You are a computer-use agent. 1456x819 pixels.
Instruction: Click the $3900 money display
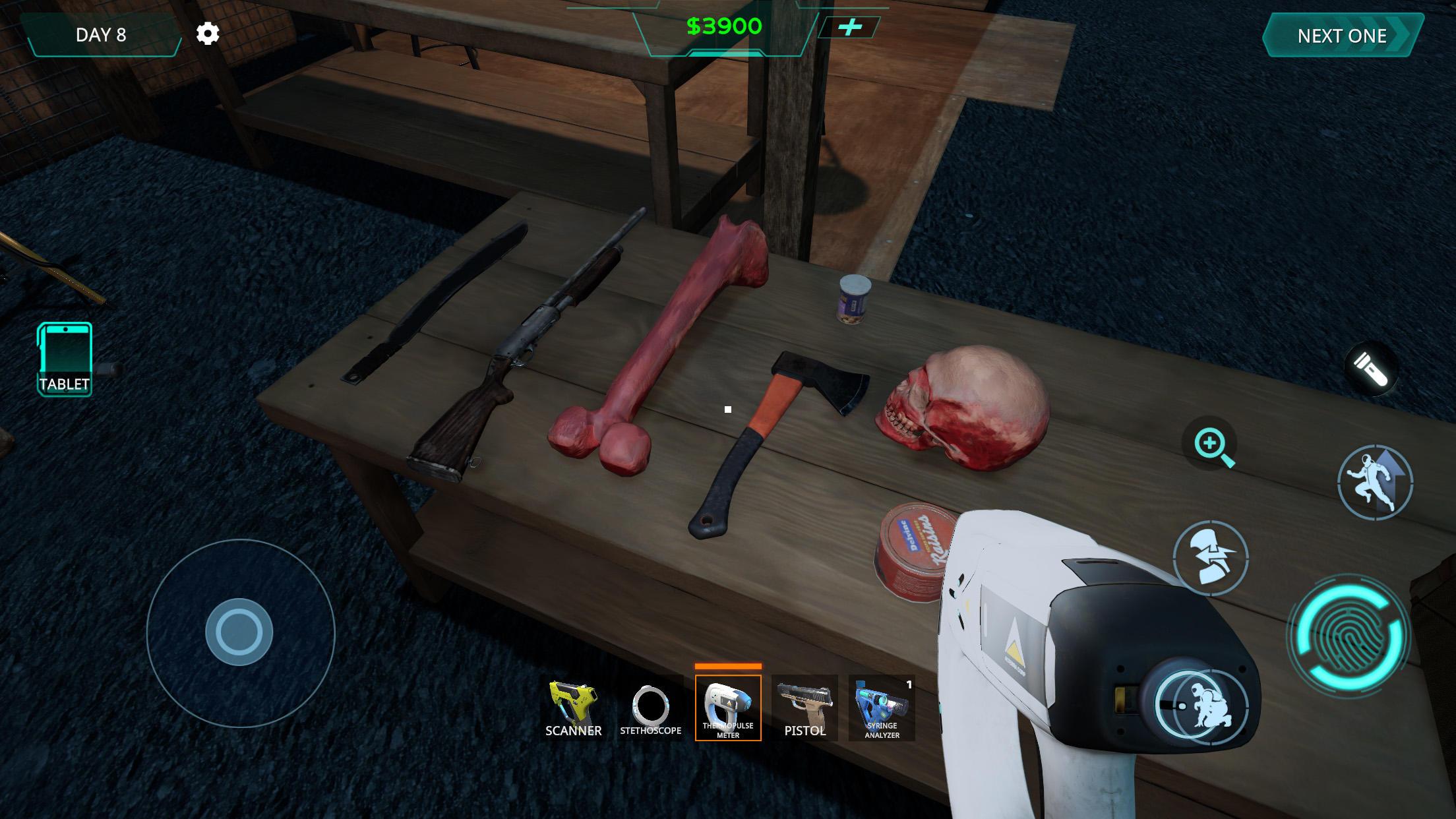coord(725,27)
